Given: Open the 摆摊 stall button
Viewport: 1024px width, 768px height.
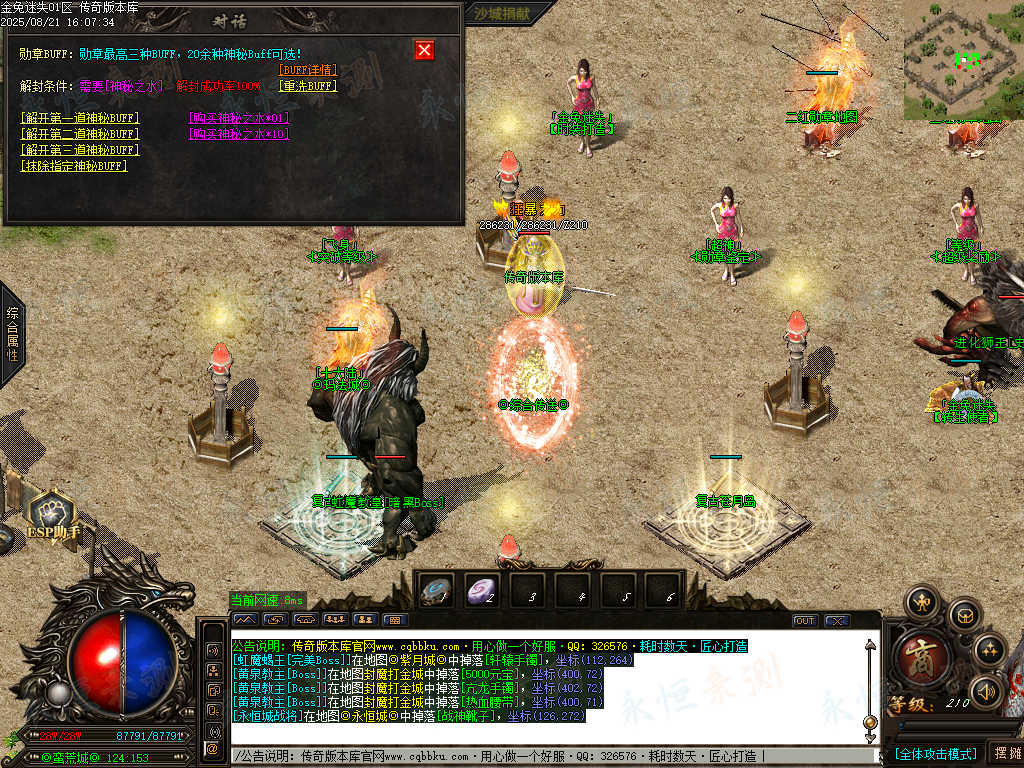Looking at the screenshot, I should pyautogui.click(x=1004, y=753).
